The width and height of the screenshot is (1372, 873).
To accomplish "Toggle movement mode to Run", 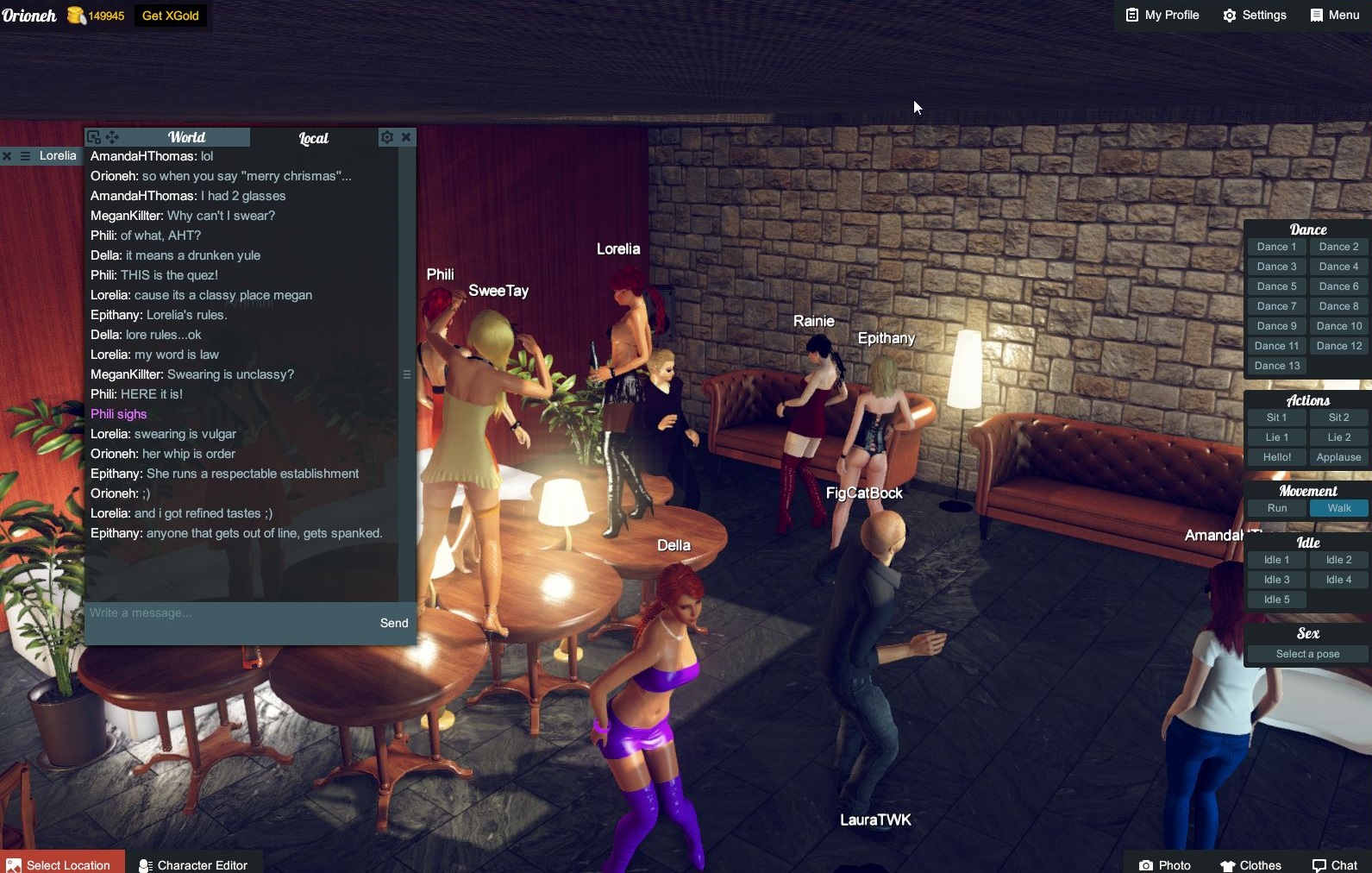I will click(1276, 508).
